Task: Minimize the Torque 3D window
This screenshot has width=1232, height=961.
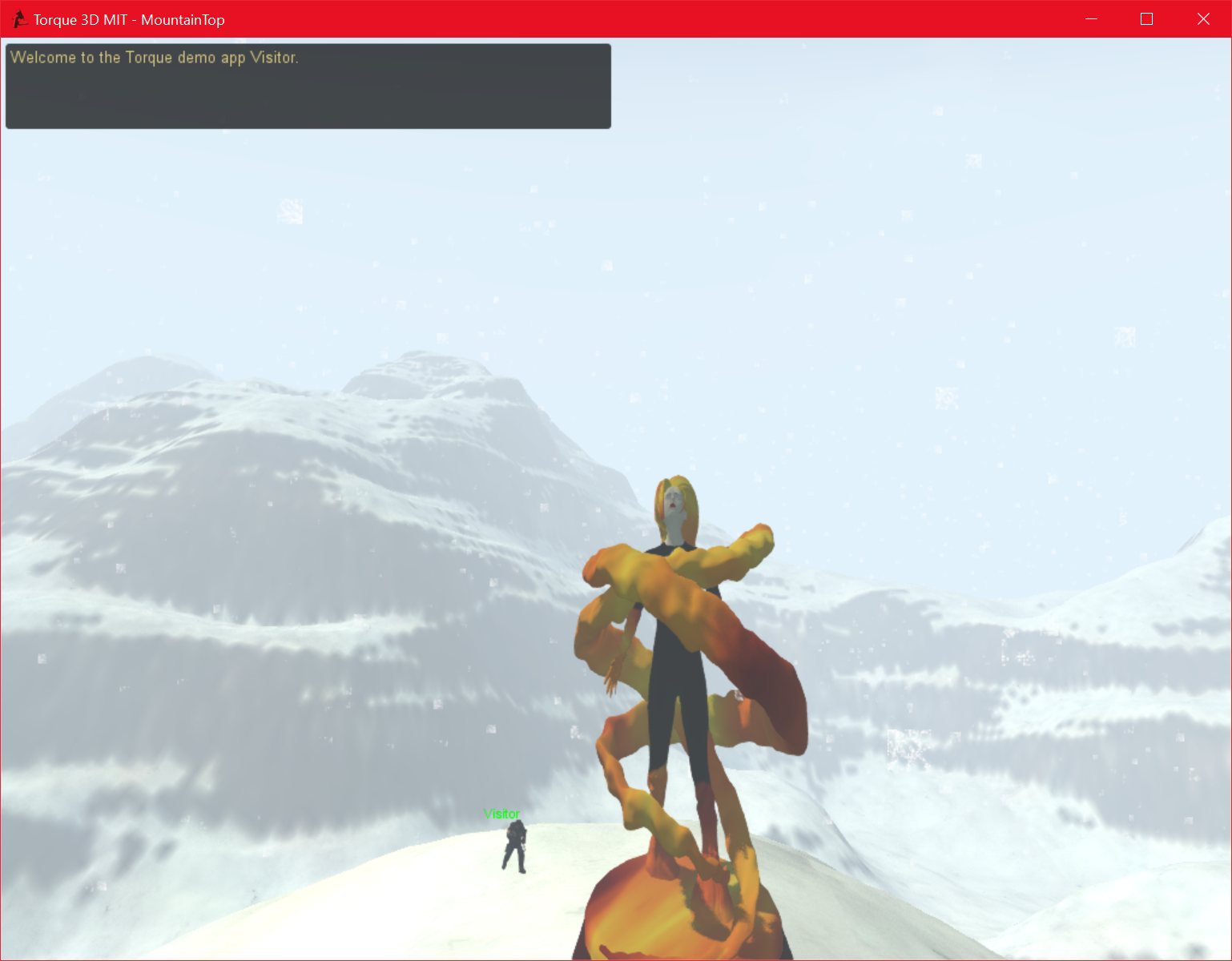Action: 1090,18
